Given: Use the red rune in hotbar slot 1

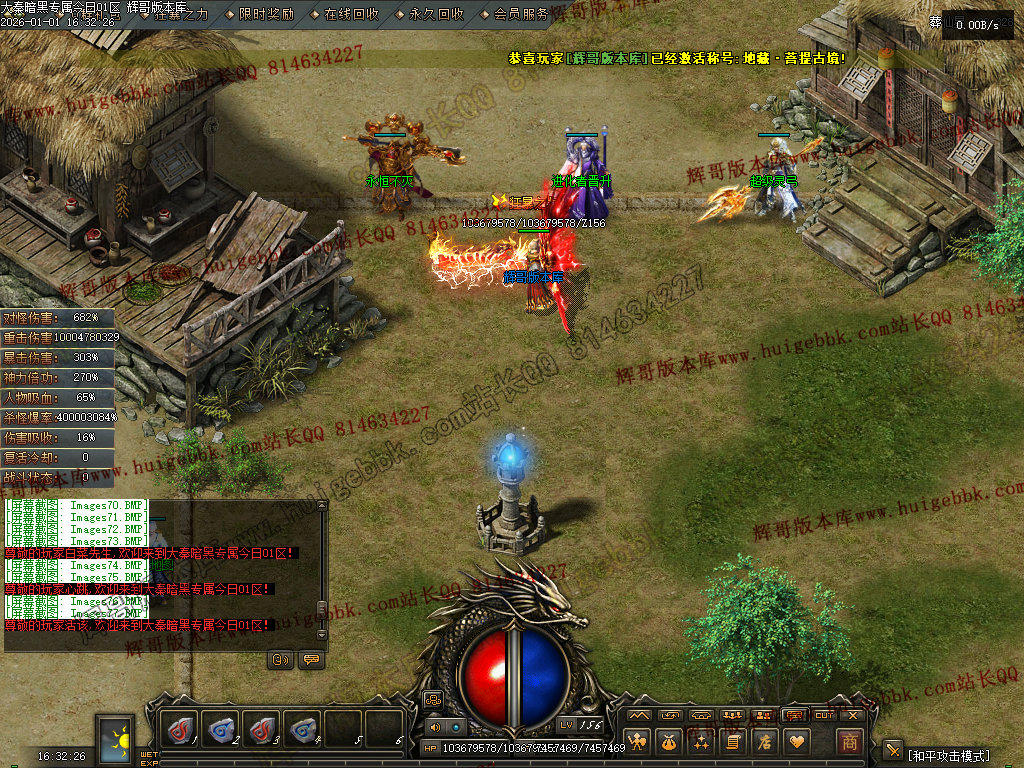Looking at the screenshot, I should pos(182,729).
